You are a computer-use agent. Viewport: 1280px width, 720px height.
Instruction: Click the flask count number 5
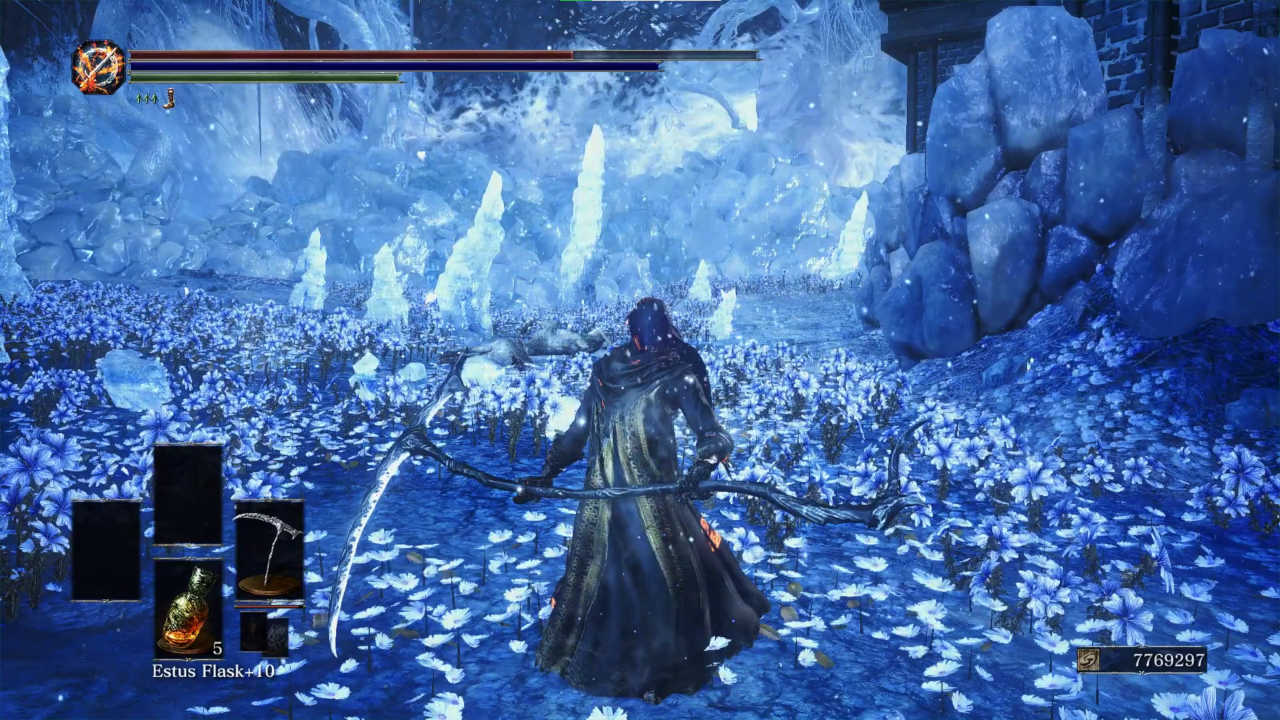click(x=217, y=649)
